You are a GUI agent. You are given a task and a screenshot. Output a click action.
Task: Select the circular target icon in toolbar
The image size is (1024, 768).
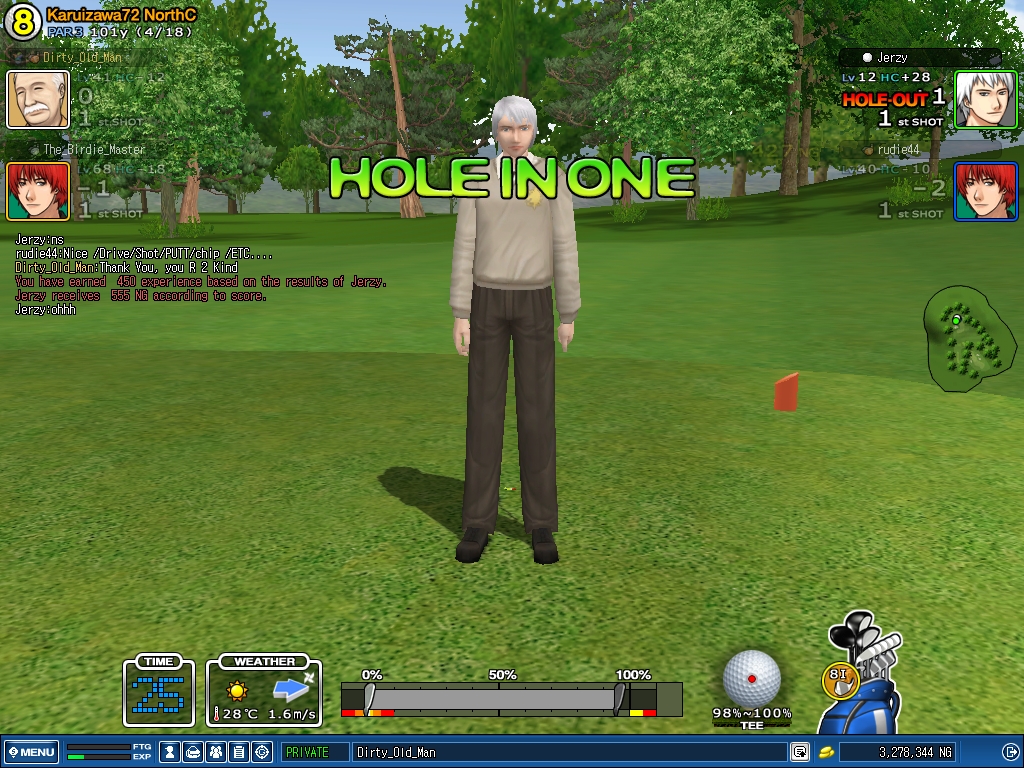pyautogui.click(x=262, y=752)
